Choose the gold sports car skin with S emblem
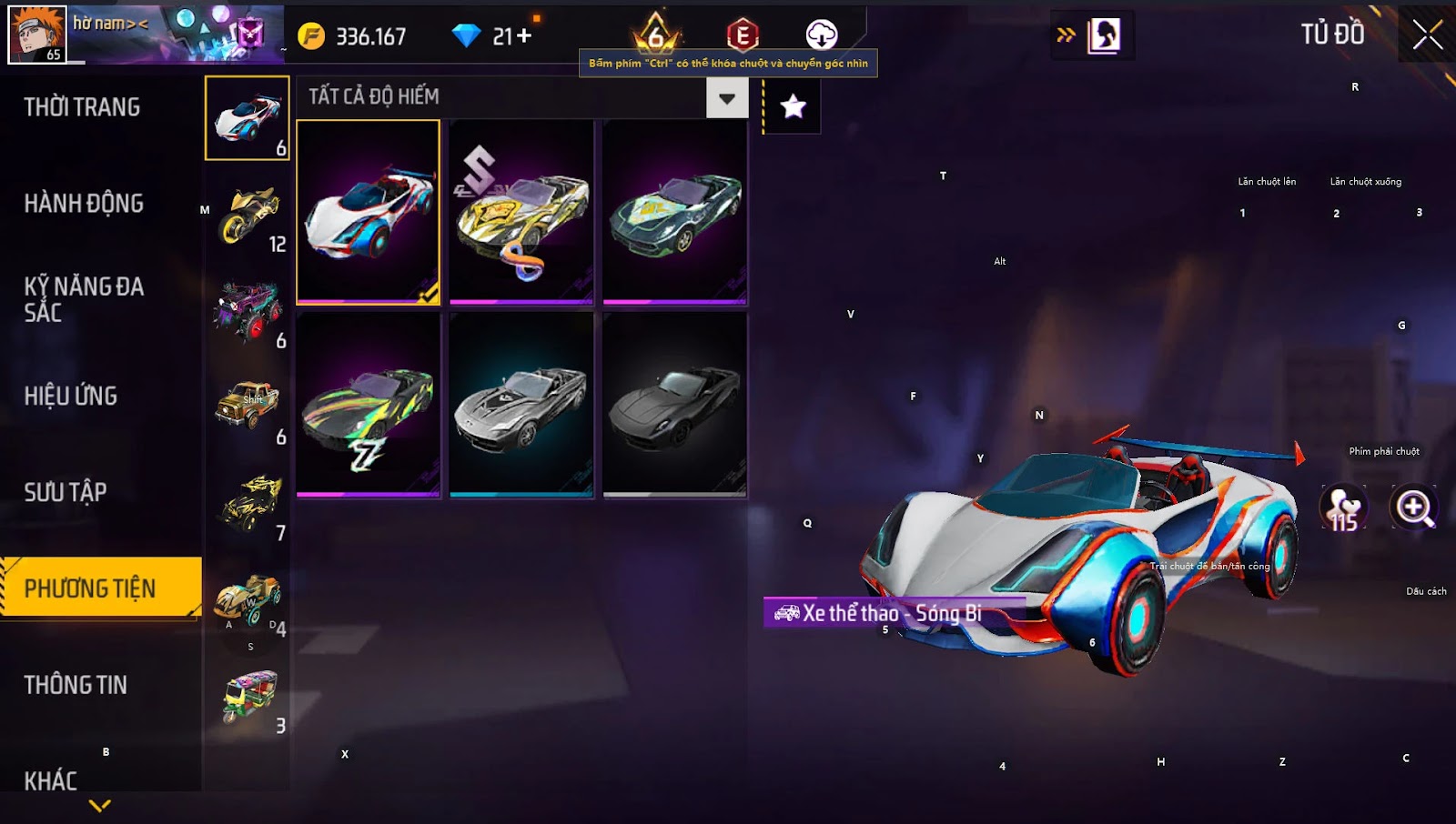Viewport: 1456px width, 824px height. 521,212
